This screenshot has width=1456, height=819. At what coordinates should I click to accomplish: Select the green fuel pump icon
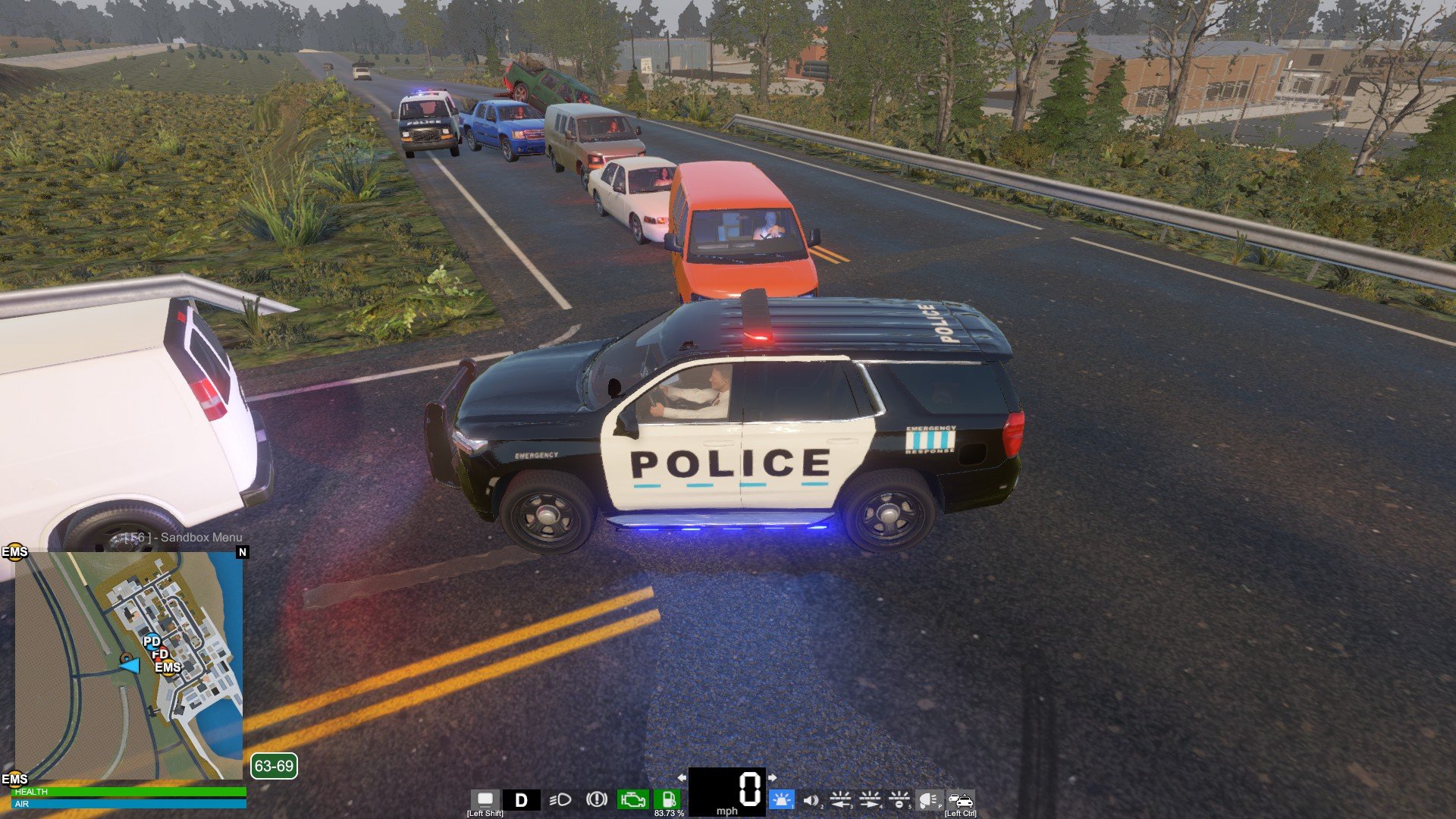click(669, 799)
